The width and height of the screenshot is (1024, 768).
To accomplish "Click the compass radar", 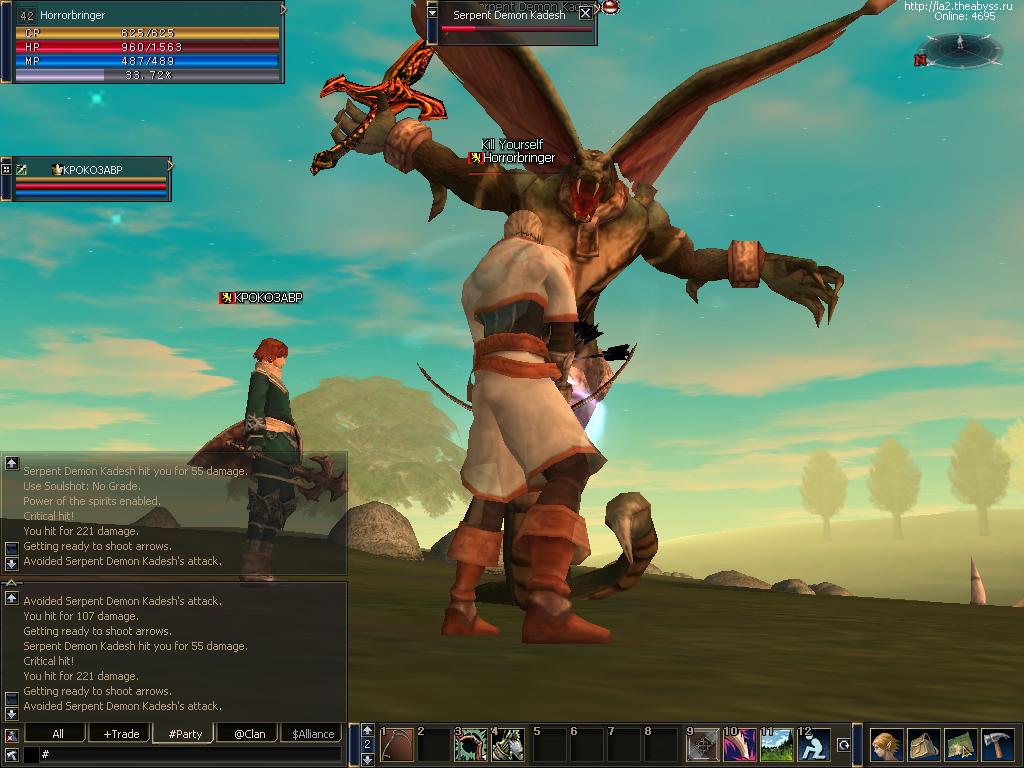I will [960, 47].
